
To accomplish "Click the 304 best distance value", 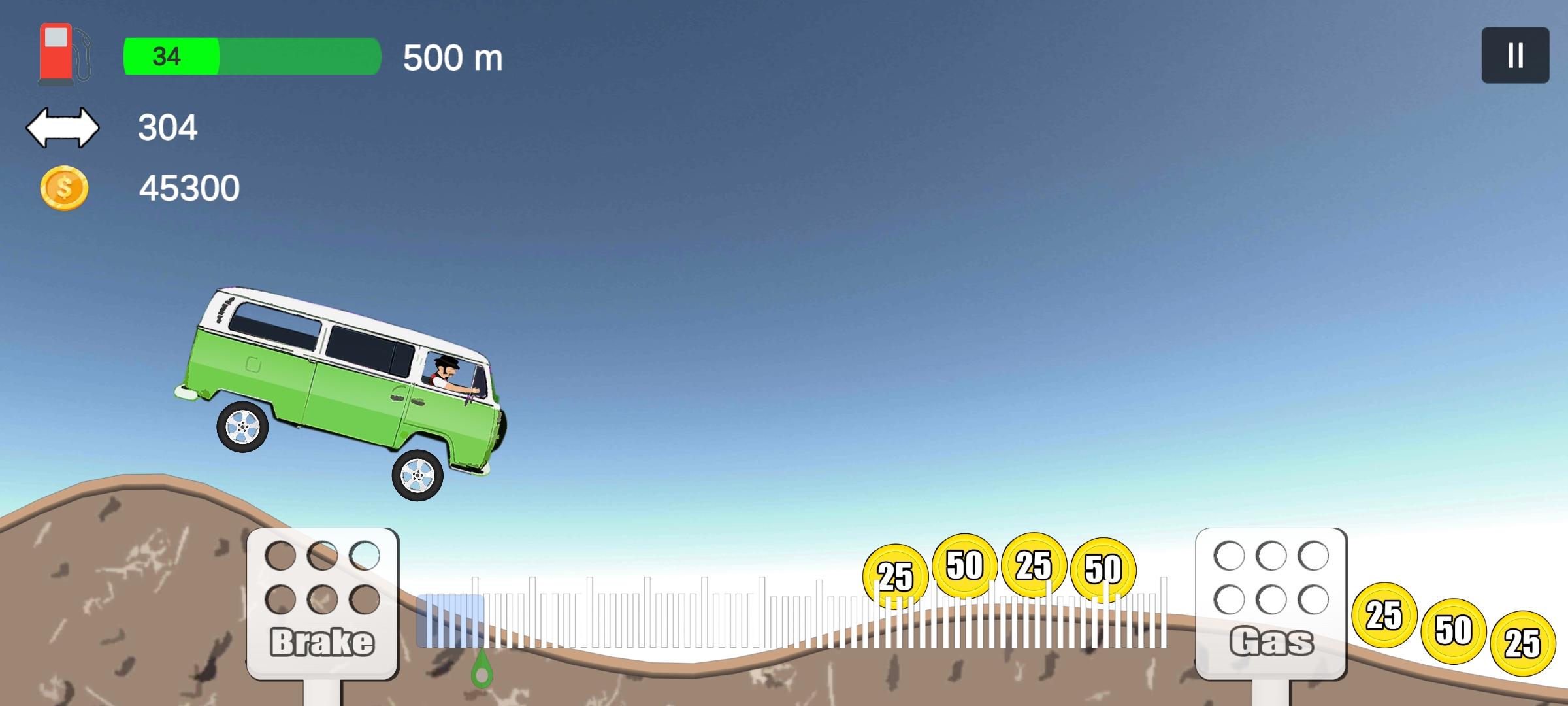I will [168, 127].
